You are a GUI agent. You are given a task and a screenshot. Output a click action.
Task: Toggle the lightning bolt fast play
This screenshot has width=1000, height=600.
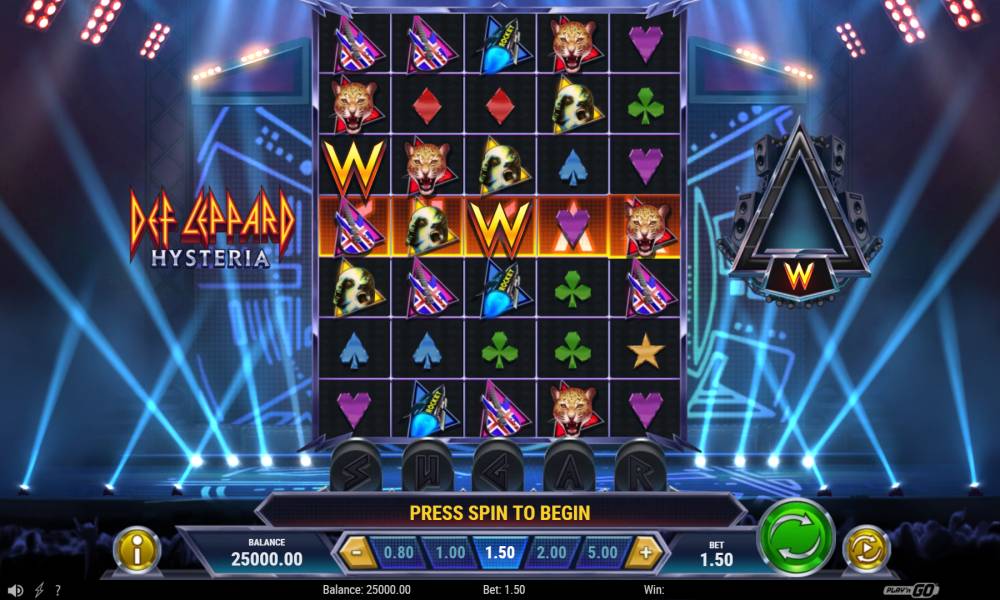tap(39, 590)
